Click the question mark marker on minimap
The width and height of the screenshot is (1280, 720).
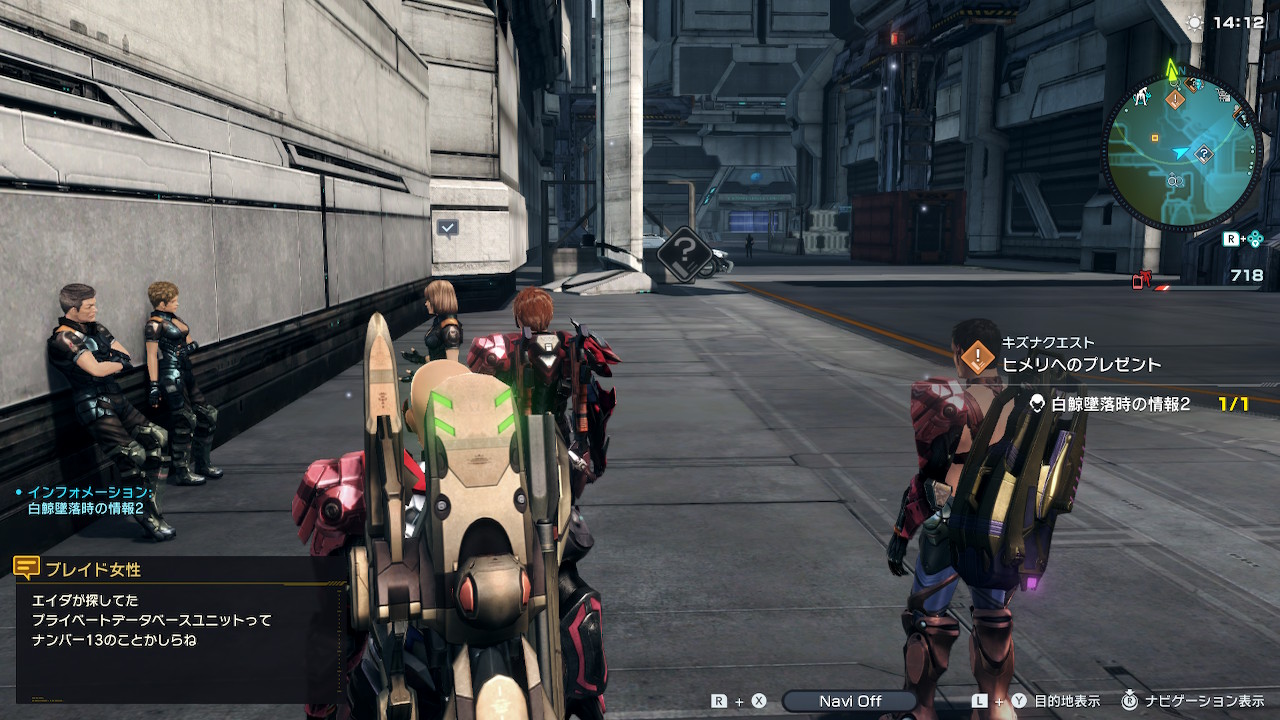pos(1205,154)
